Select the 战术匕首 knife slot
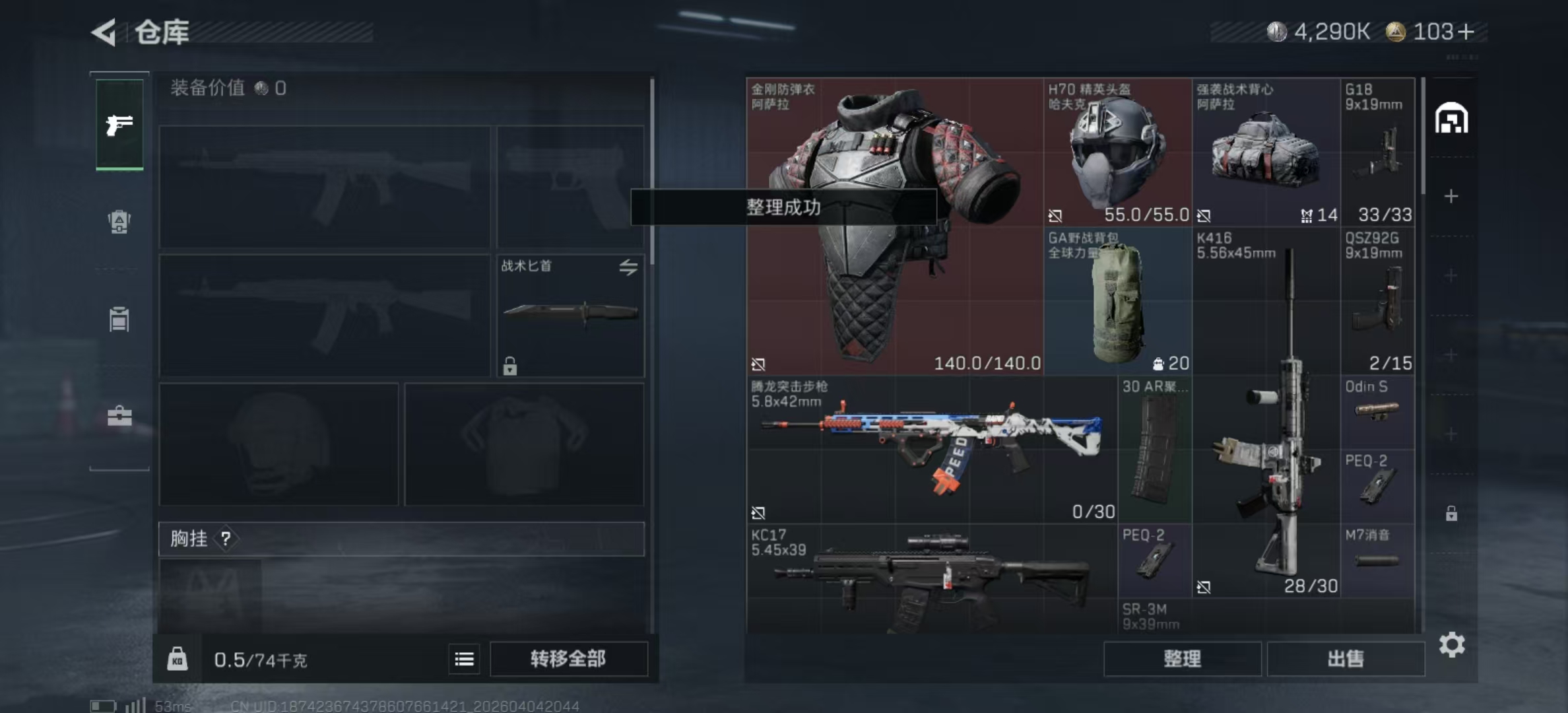Viewport: 1568px width, 713px height. coord(570,316)
